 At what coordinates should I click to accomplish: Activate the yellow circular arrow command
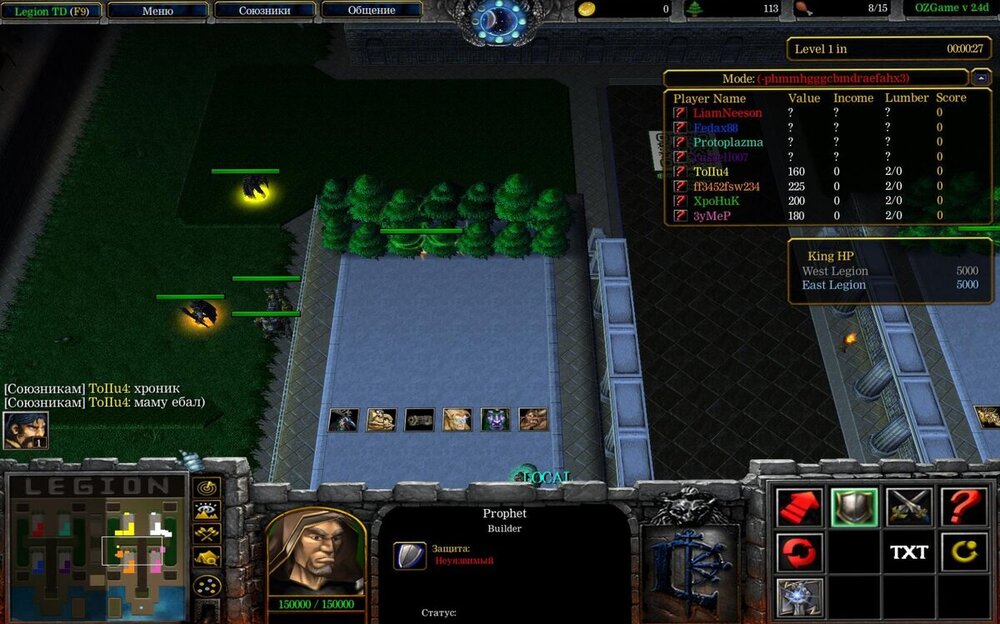(962, 552)
